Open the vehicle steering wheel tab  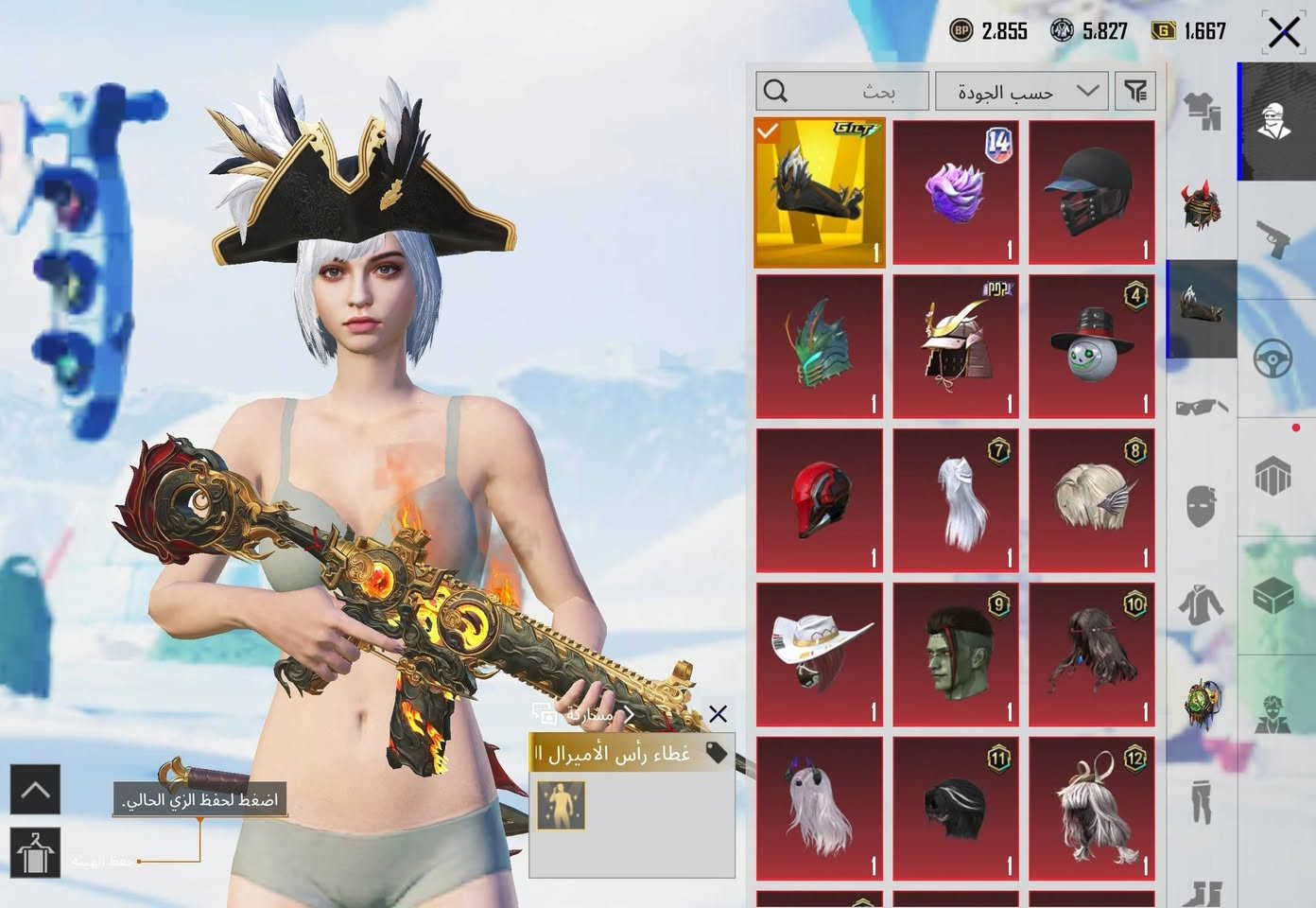1275,359
